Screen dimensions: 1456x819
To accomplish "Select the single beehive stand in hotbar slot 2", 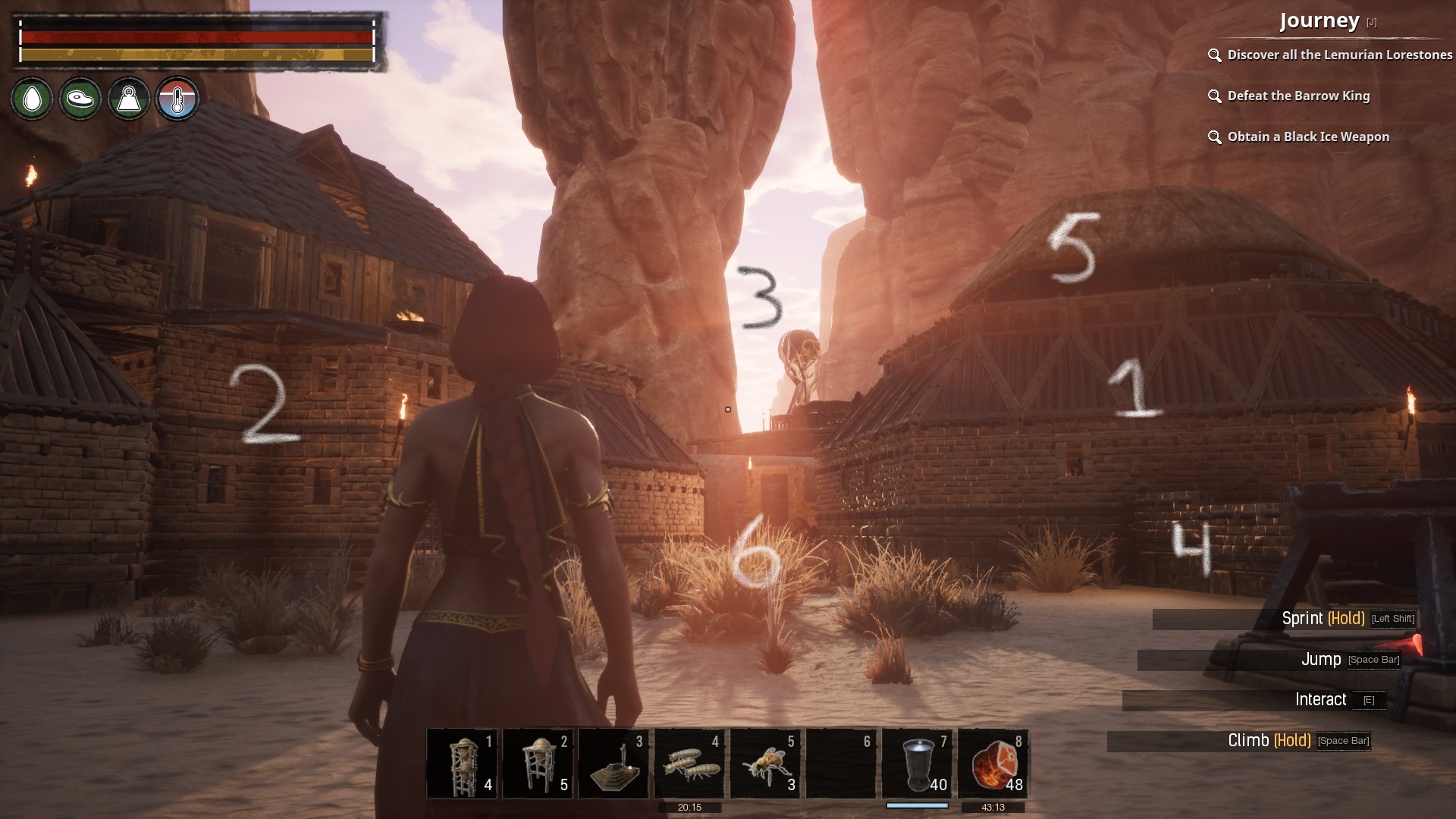I will click(x=538, y=764).
